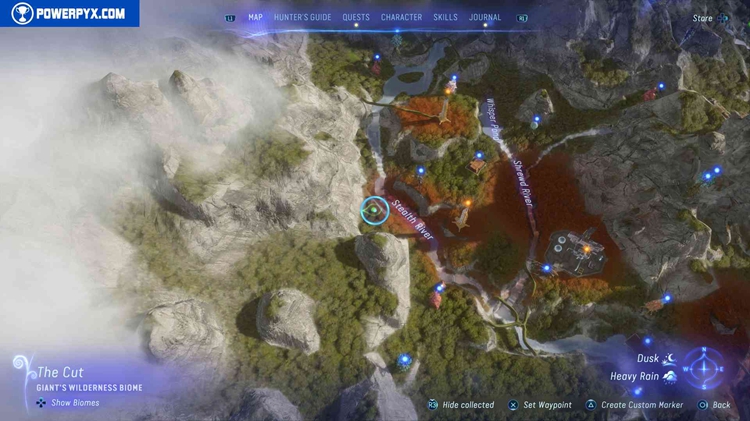Open the Quests tab
The width and height of the screenshot is (750, 421).
[x=355, y=17]
